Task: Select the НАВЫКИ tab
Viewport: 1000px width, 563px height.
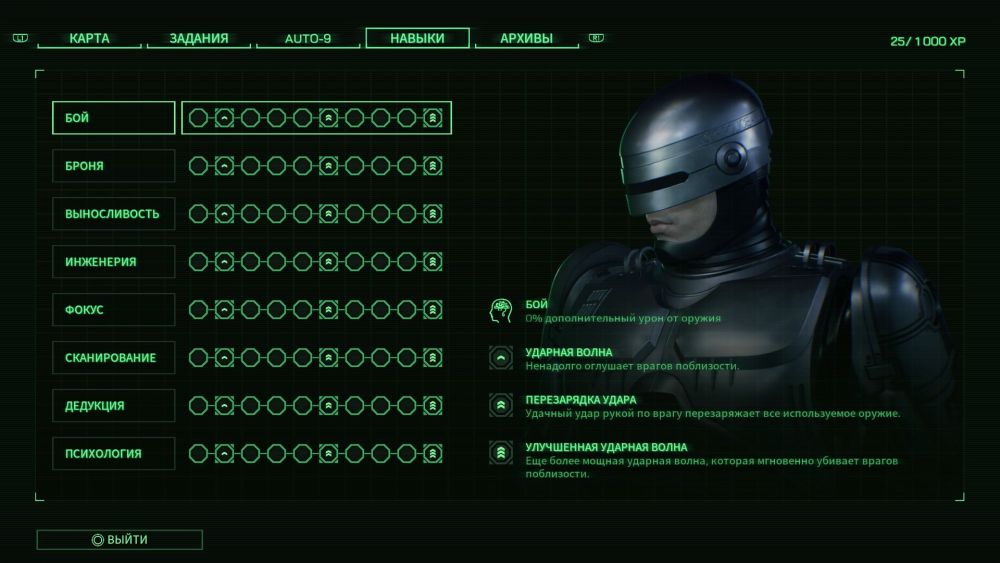Action: [417, 39]
